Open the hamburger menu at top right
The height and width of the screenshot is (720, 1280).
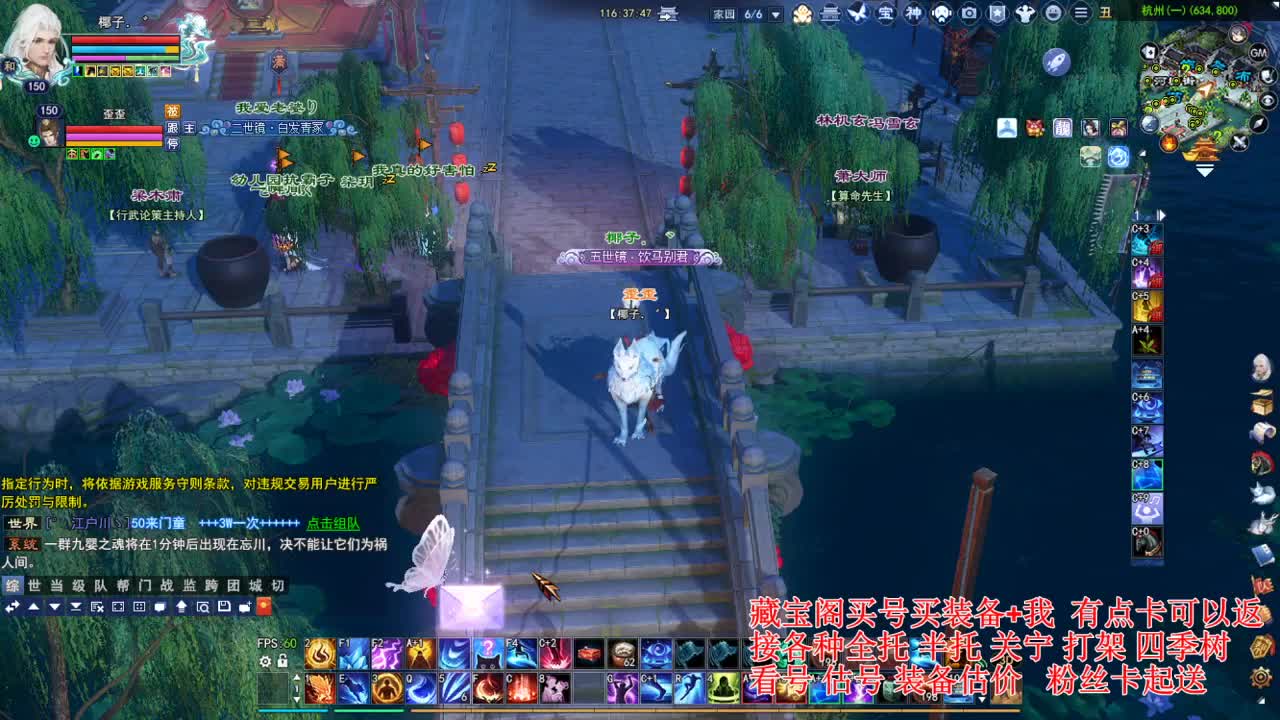pyautogui.click(x=1080, y=13)
